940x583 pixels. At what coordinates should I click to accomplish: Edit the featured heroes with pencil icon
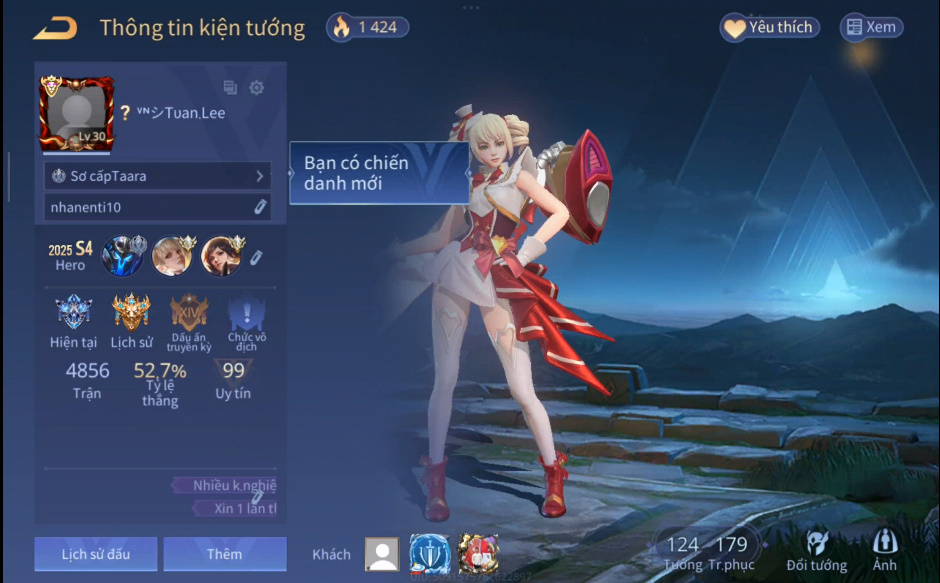click(256, 258)
